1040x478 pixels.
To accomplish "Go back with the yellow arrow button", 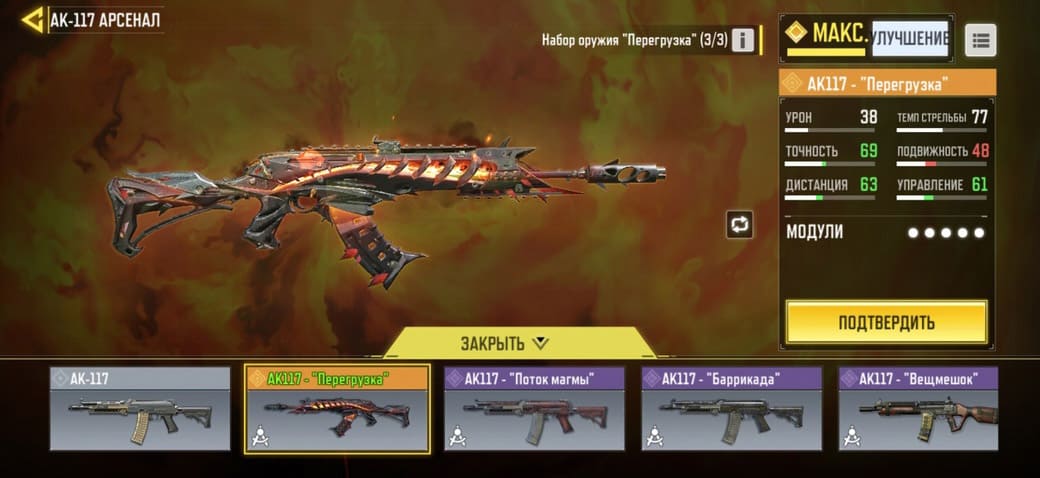I will pos(32,20).
